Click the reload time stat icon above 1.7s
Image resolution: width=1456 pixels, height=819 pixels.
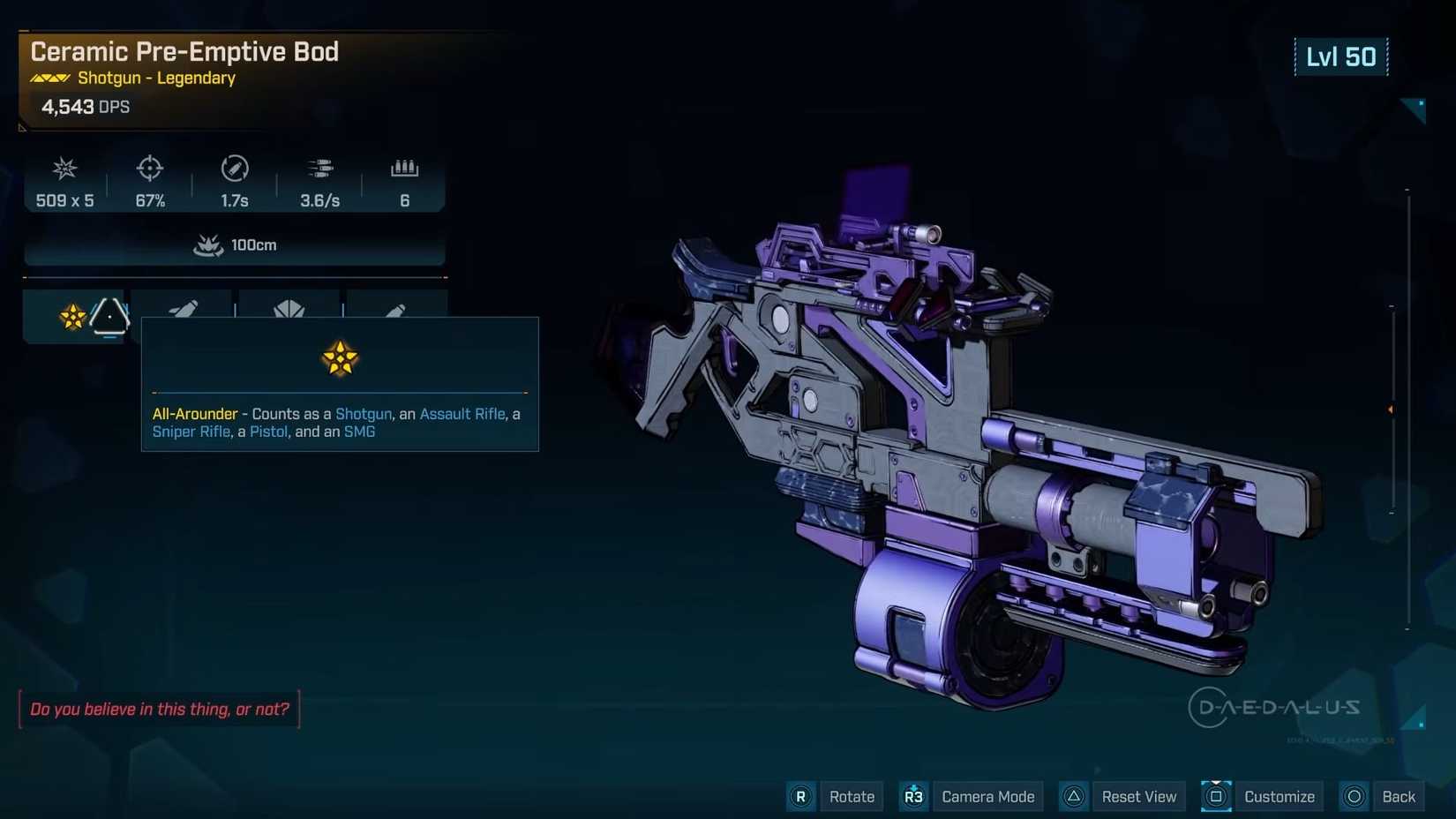[235, 169]
